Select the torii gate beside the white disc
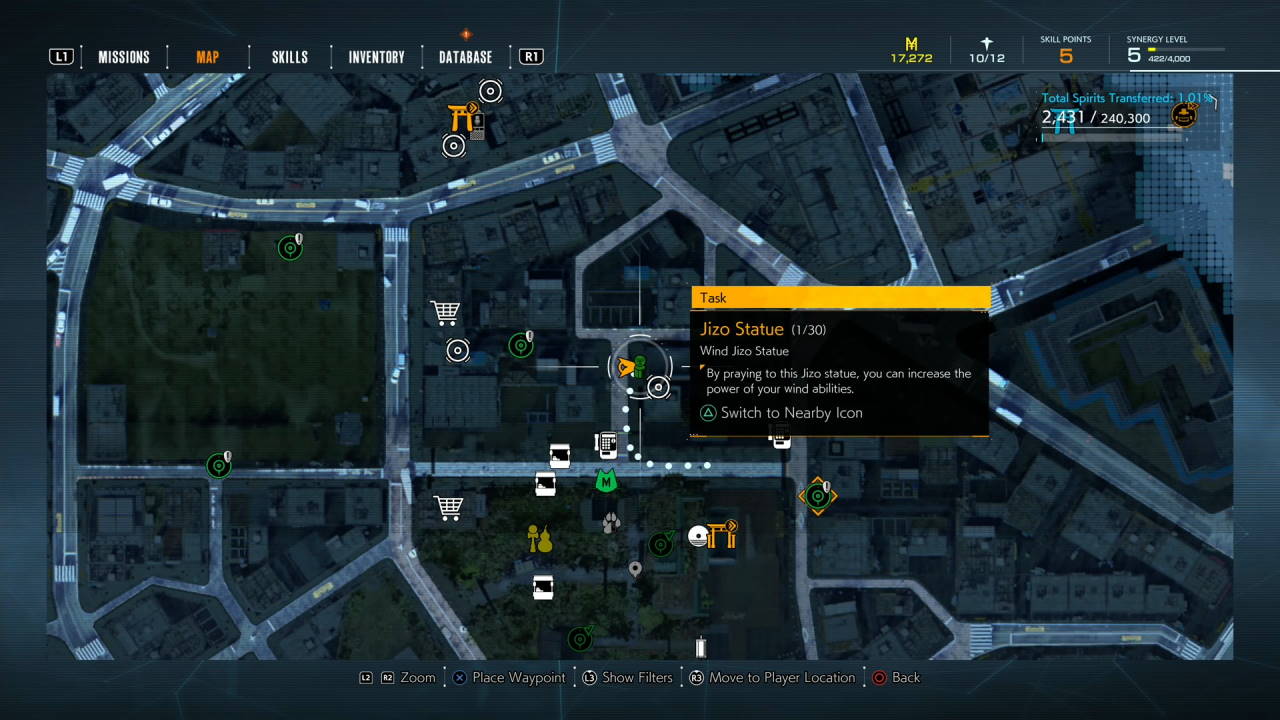The height and width of the screenshot is (720, 1280). pyautogui.click(x=722, y=535)
